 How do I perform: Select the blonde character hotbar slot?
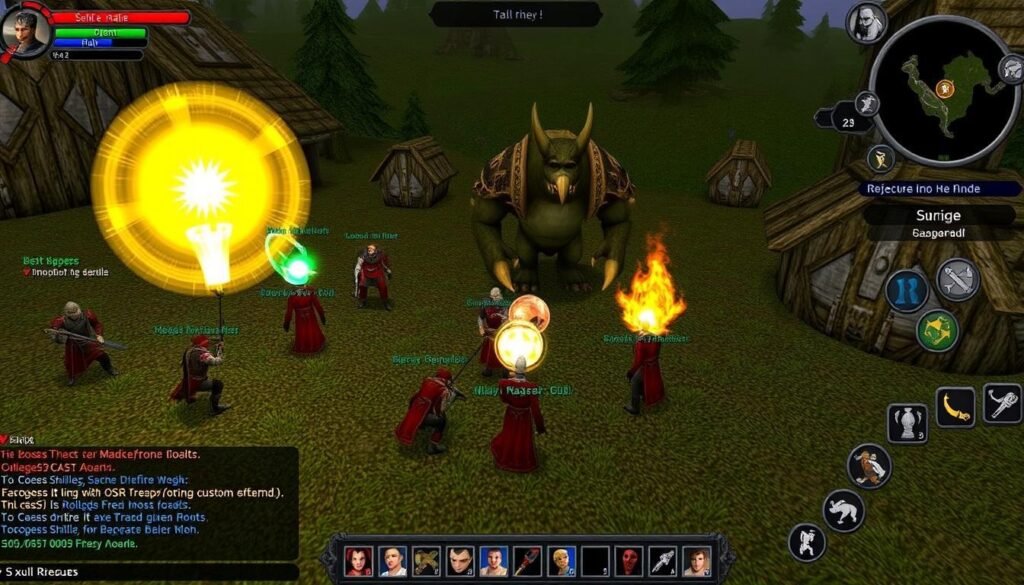point(563,561)
